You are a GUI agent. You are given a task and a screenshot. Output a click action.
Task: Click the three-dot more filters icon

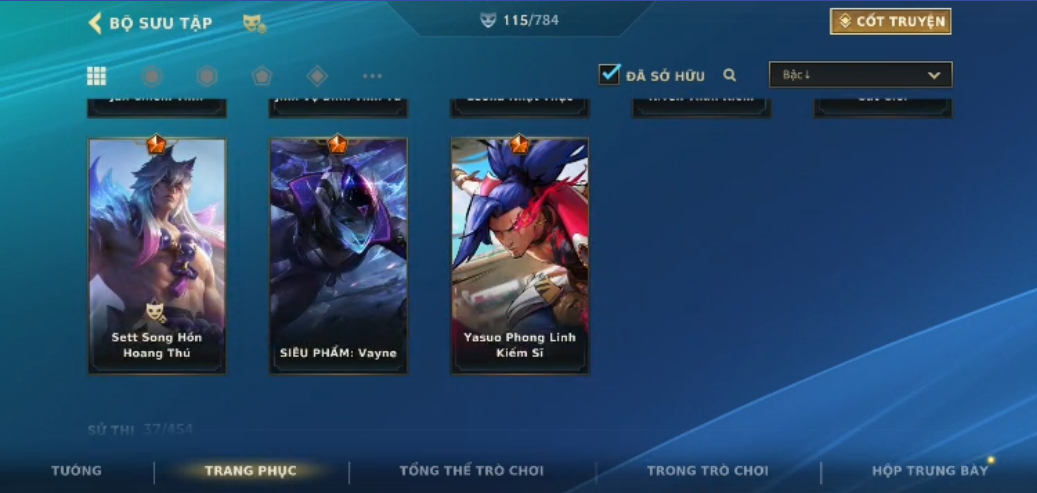pos(372,76)
